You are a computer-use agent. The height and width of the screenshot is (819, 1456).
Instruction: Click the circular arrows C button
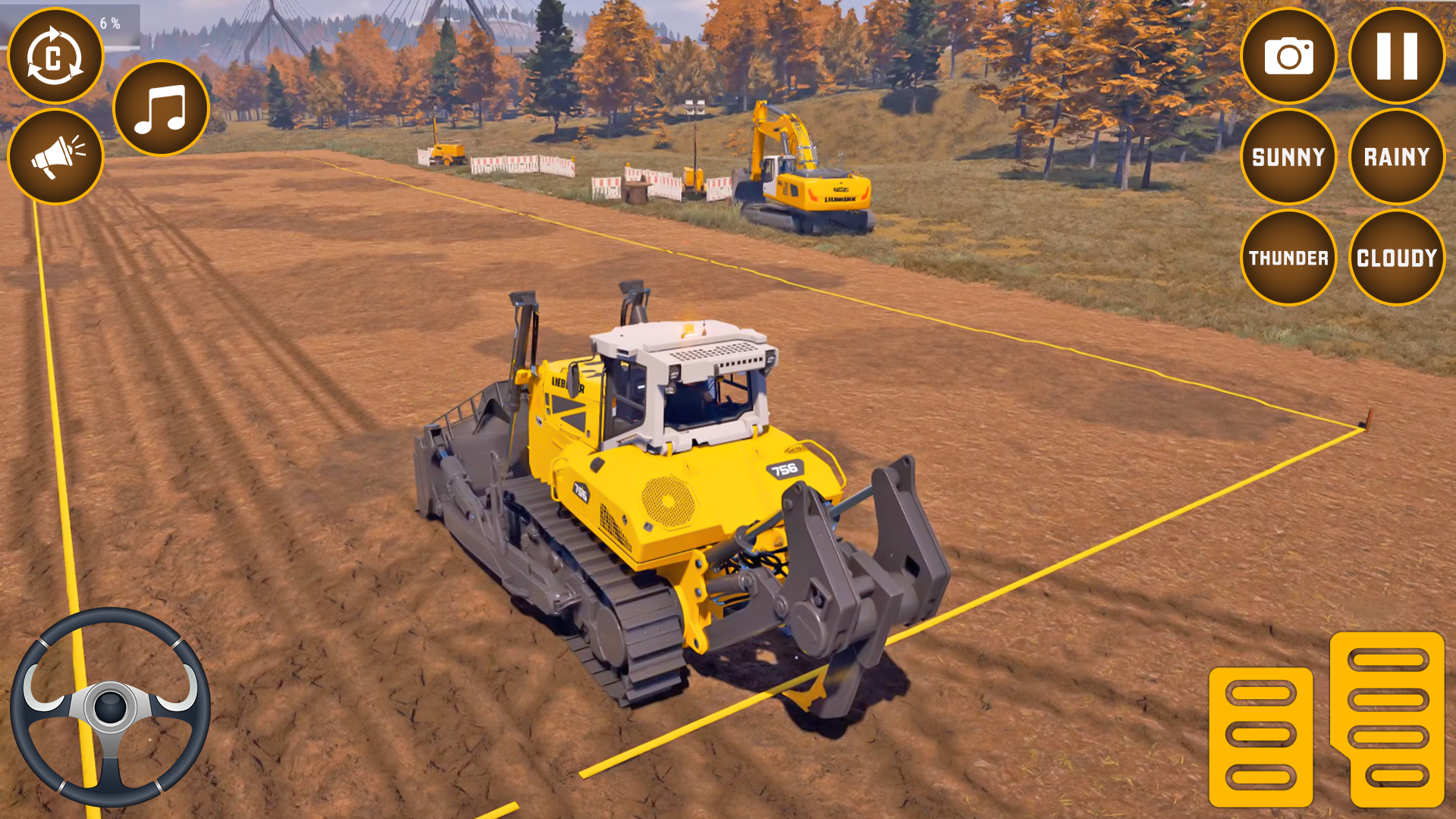click(55, 56)
